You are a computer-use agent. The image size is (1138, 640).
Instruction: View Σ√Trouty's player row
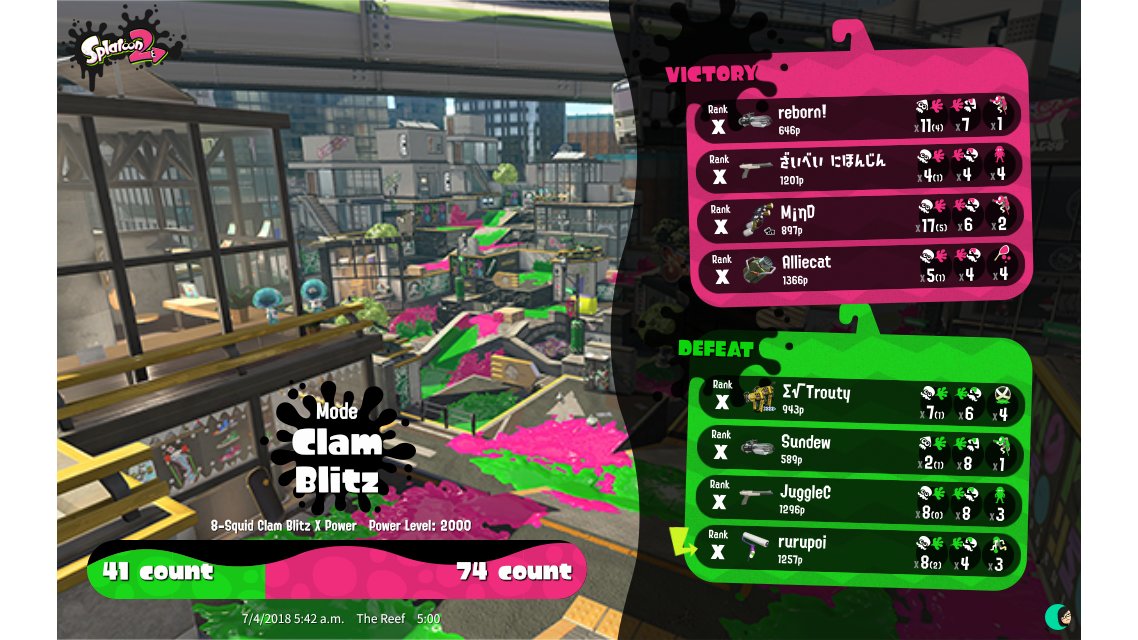[858, 399]
